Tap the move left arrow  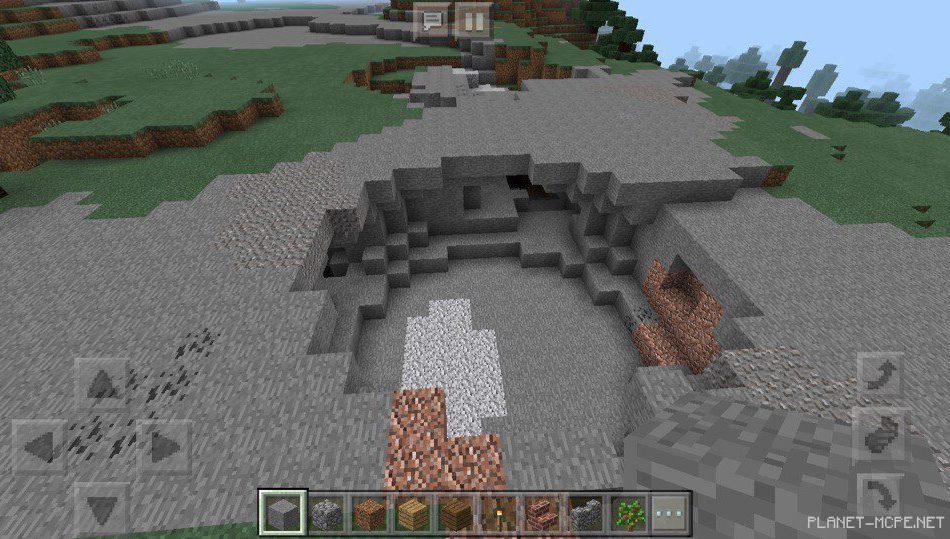[x=40, y=446]
